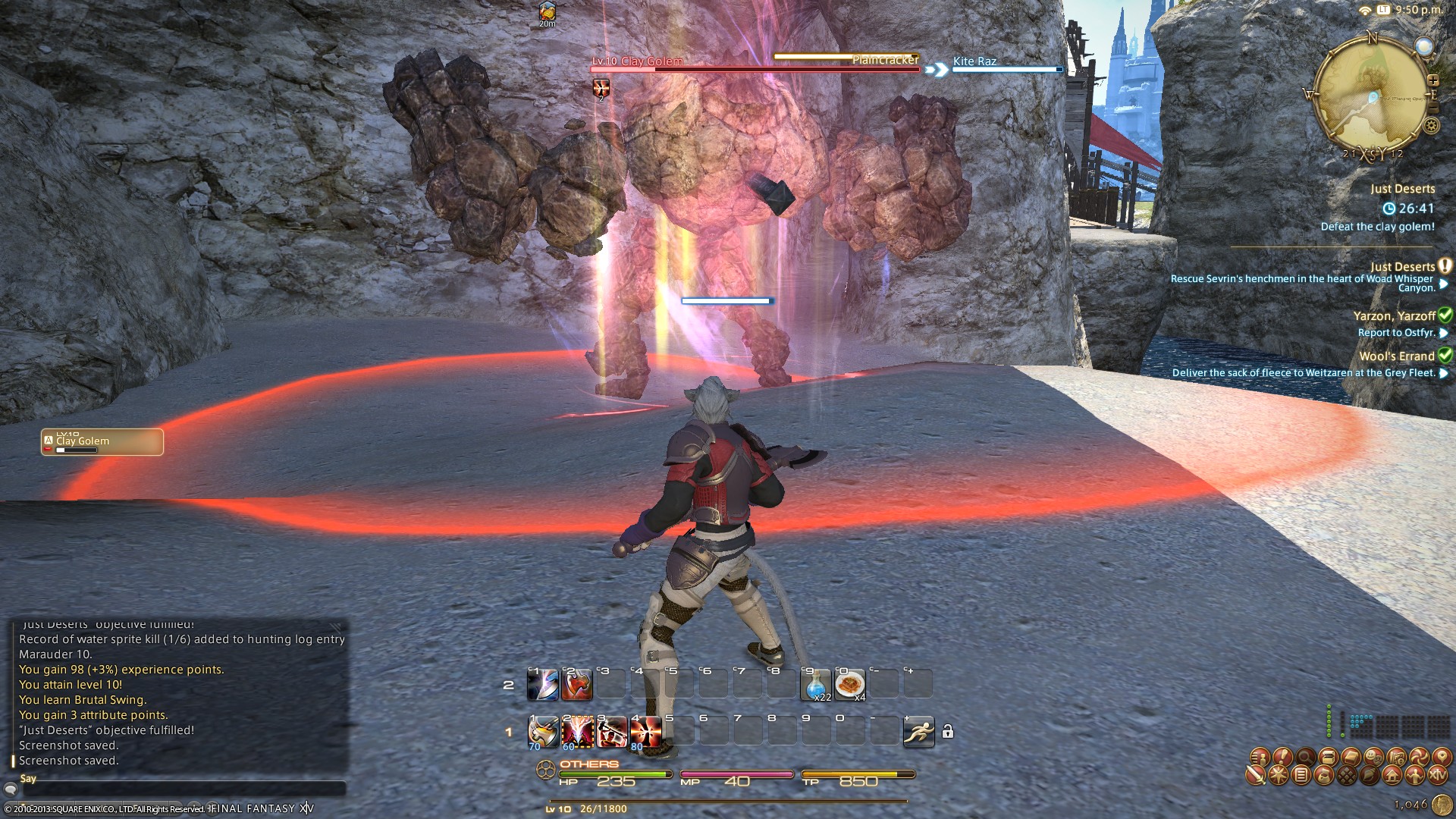Activate the highlighted combo ability in slot 2
This screenshot has height=819, width=1456.
(x=577, y=732)
